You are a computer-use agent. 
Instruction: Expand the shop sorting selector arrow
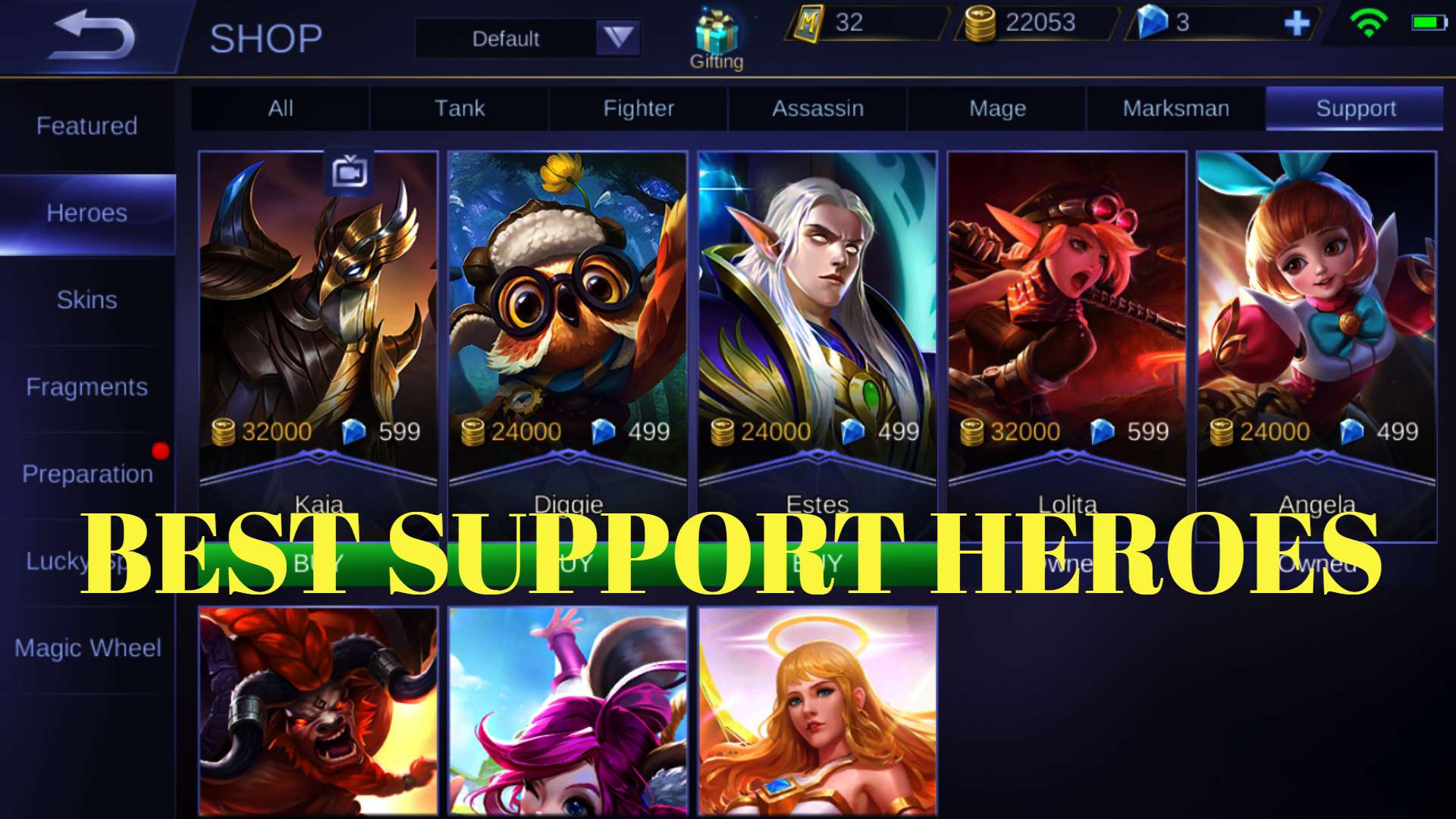[617, 38]
